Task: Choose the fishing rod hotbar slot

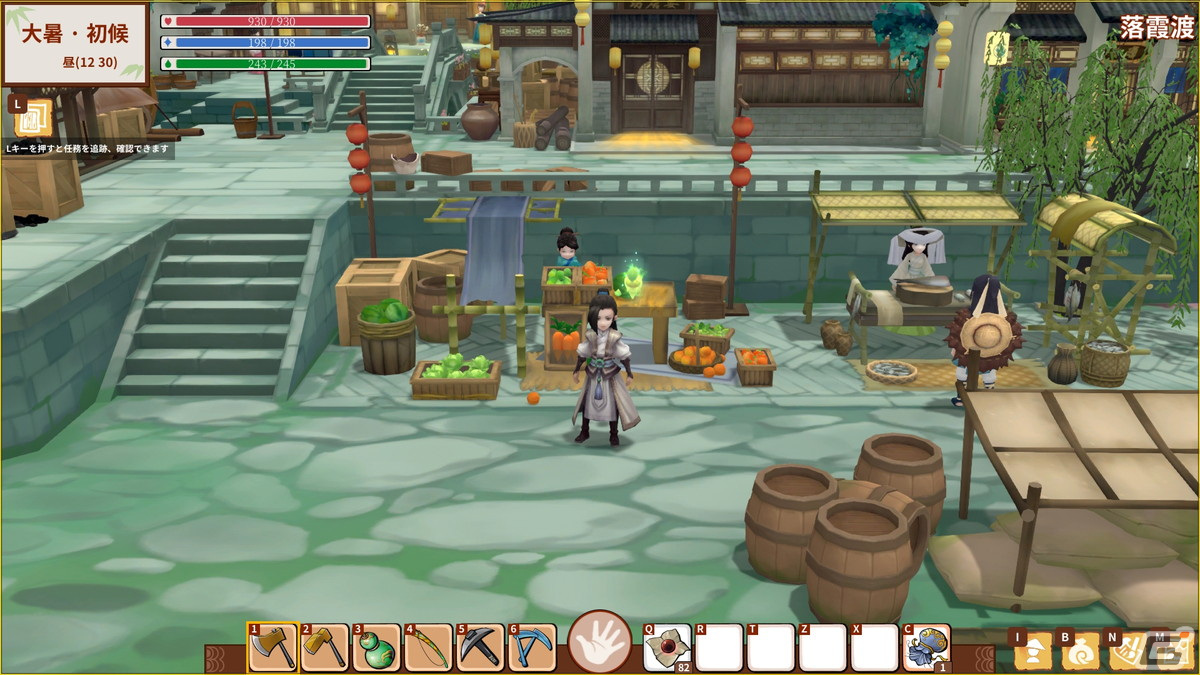Action: [x=429, y=647]
